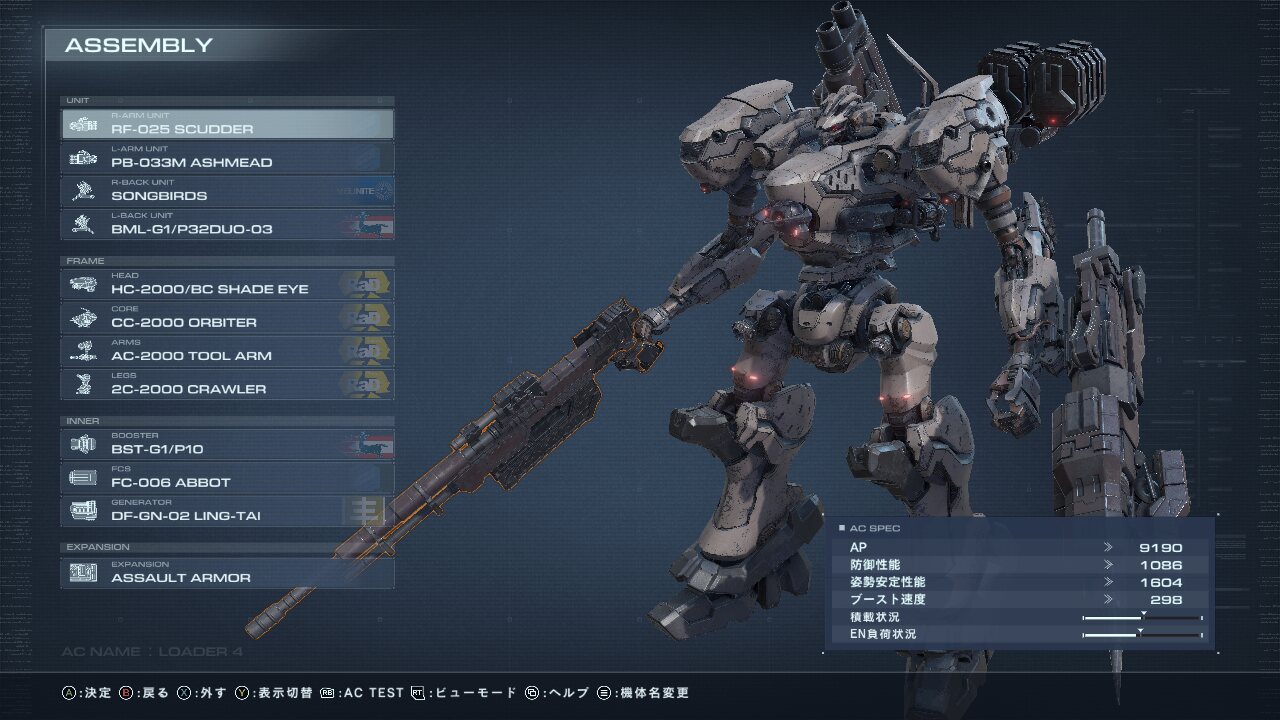1280x720 pixels.
Task: Select the AC-2000 TOOL ARM arms slot
Action: click(227, 351)
